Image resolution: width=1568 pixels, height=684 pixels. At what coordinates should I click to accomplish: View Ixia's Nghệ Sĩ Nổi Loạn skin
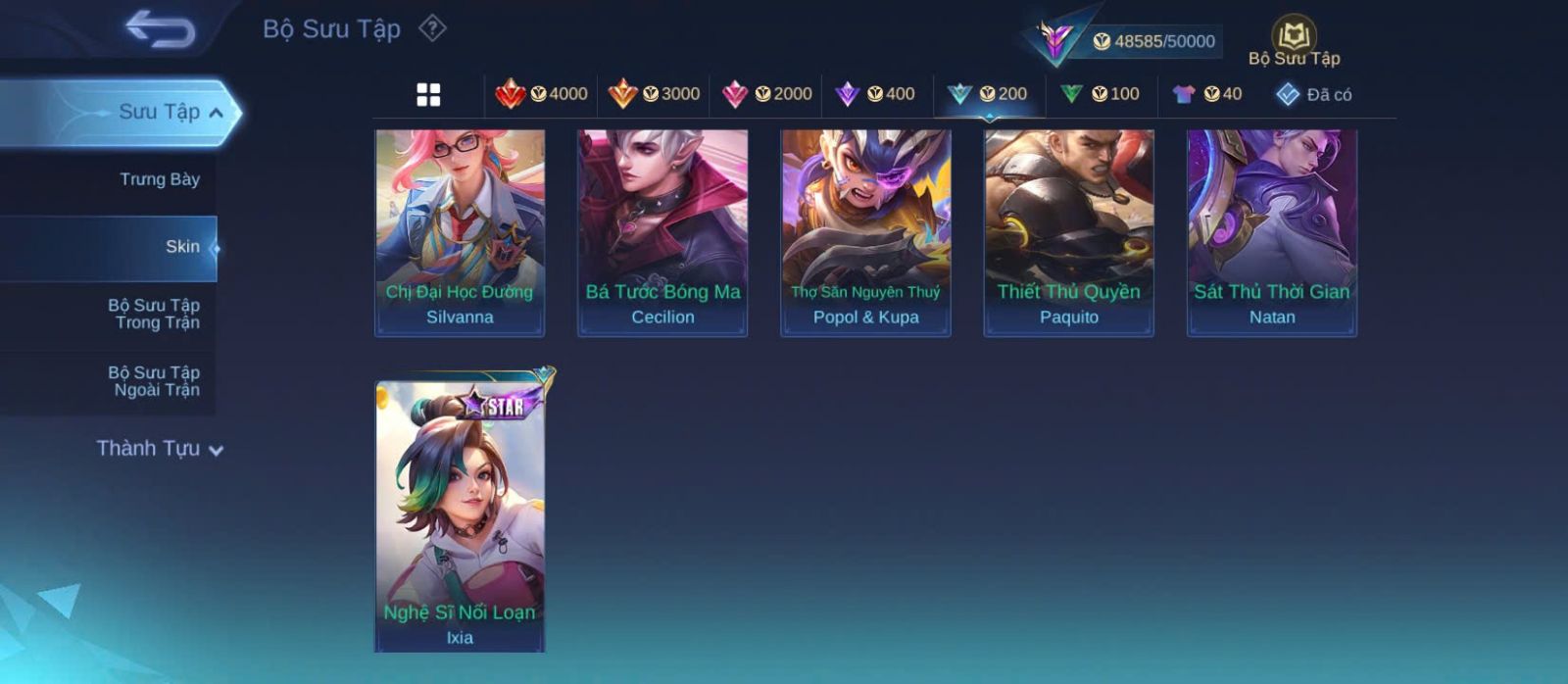point(460,514)
